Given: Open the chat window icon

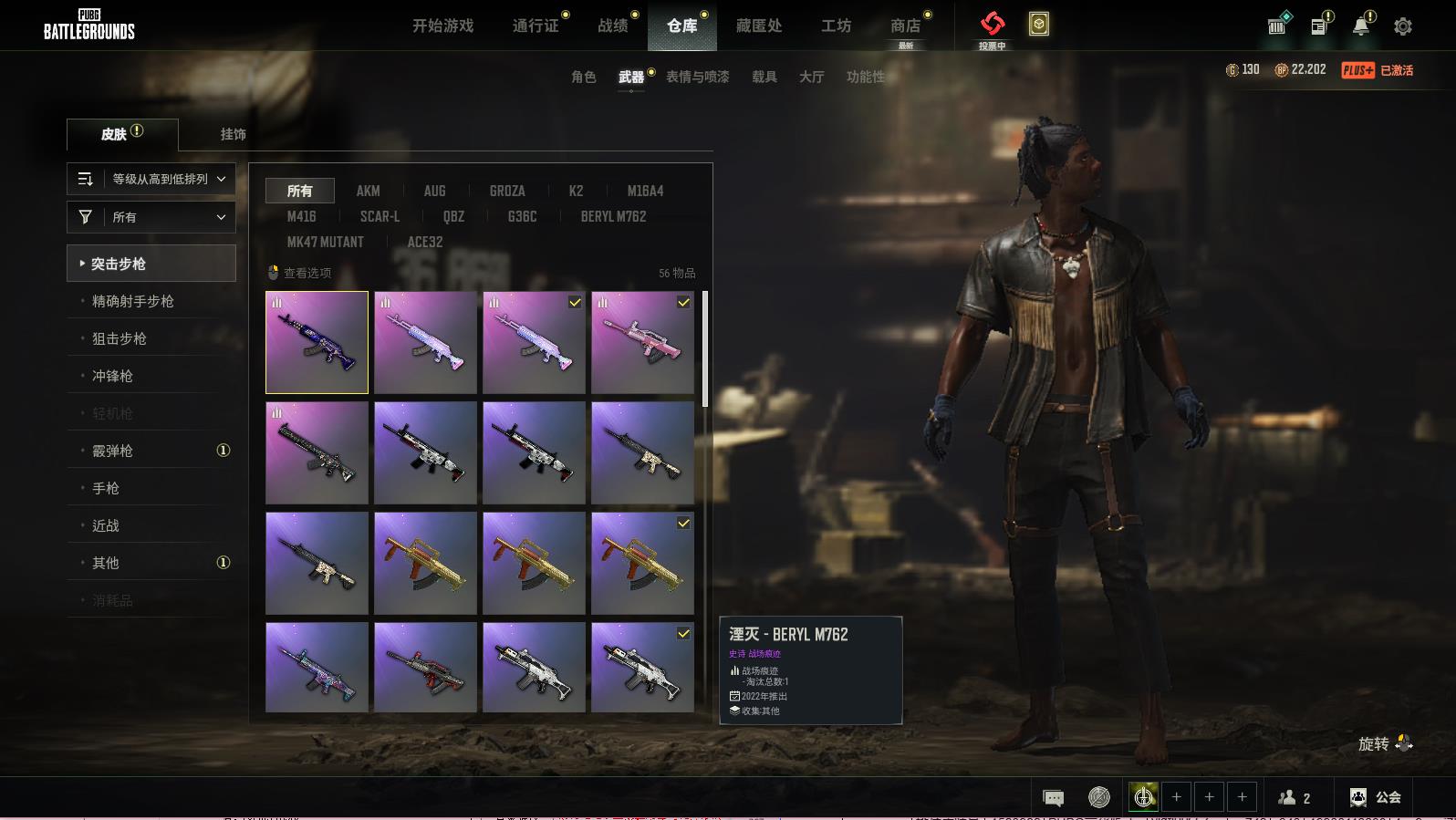Looking at the screenshot, I should (1053, 798).
